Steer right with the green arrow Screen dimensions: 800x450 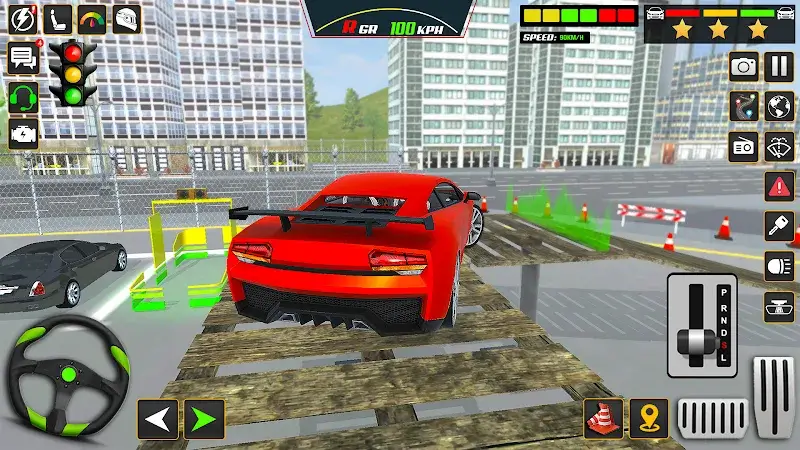(203, 418)
